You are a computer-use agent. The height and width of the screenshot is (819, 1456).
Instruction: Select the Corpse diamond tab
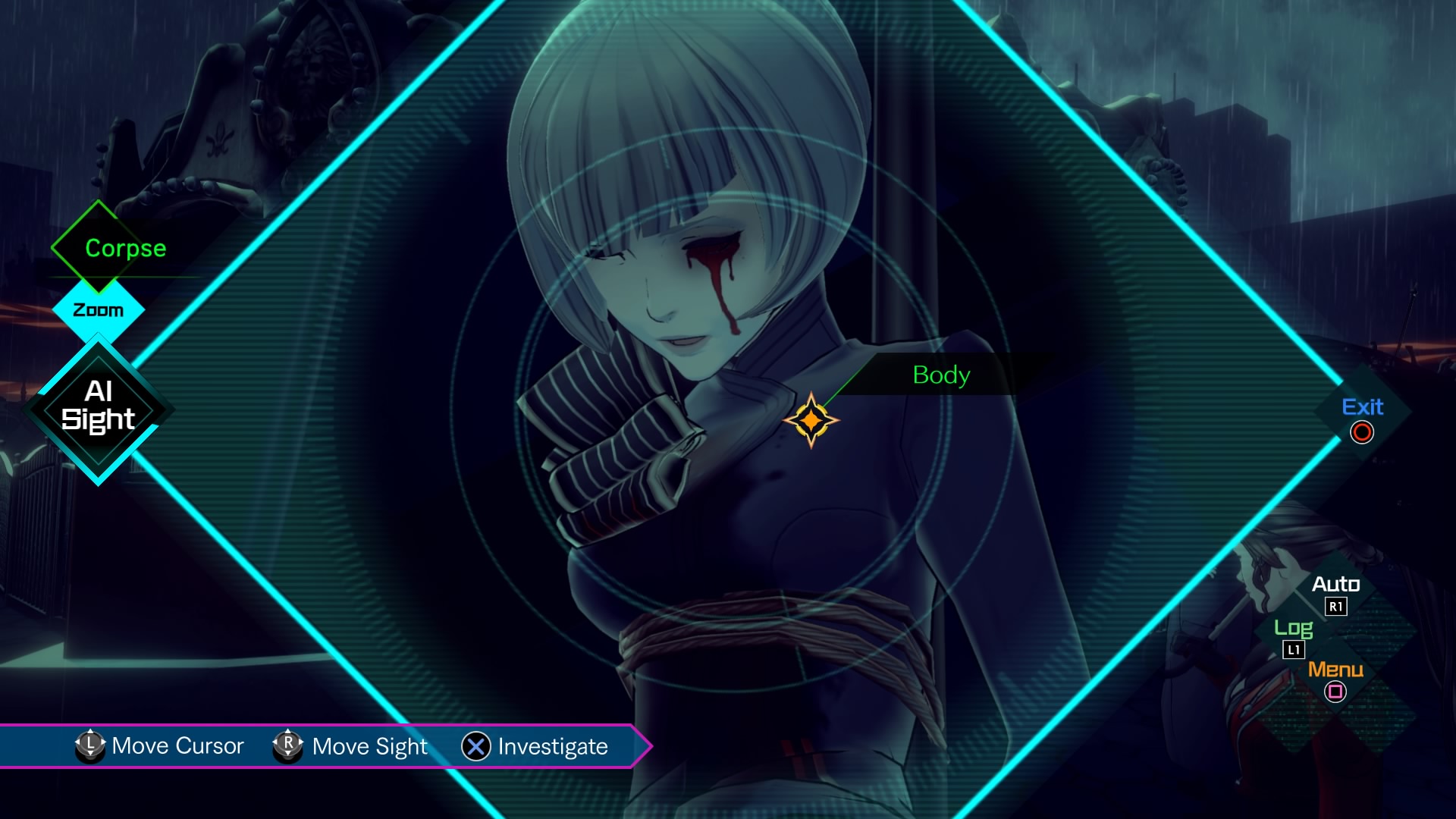tap(97, 248)
